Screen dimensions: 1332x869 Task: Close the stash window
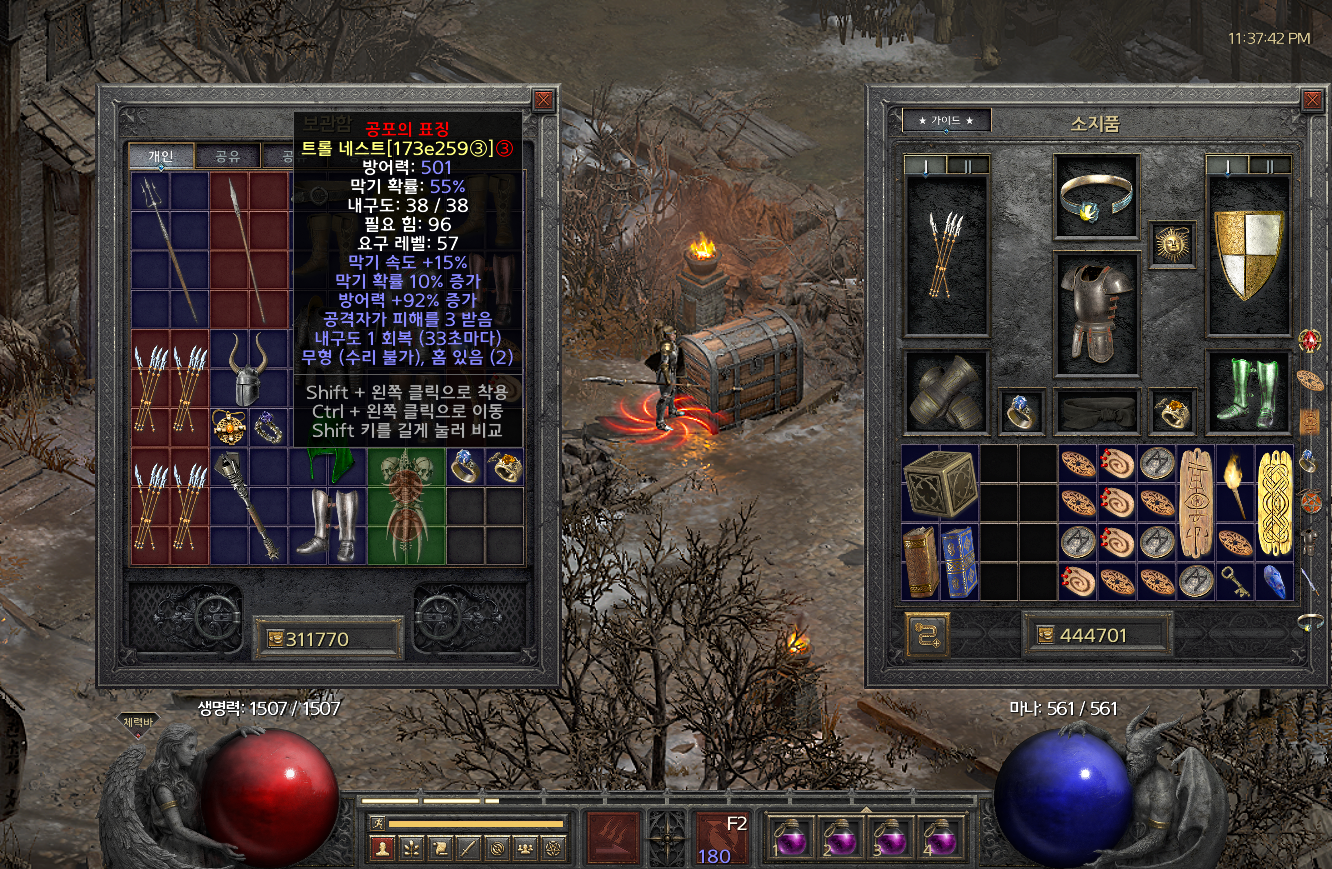click(x=543, y=100)
